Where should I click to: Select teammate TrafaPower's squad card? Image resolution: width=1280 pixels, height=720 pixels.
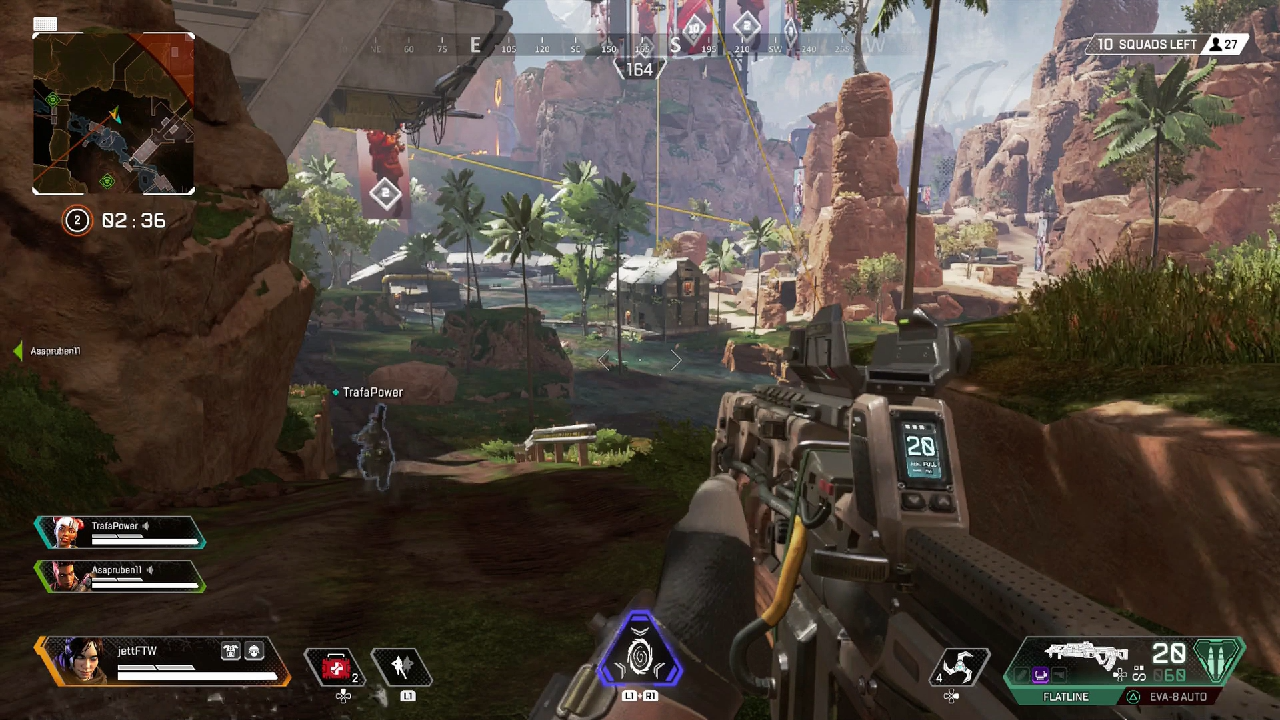coord(120,531)
